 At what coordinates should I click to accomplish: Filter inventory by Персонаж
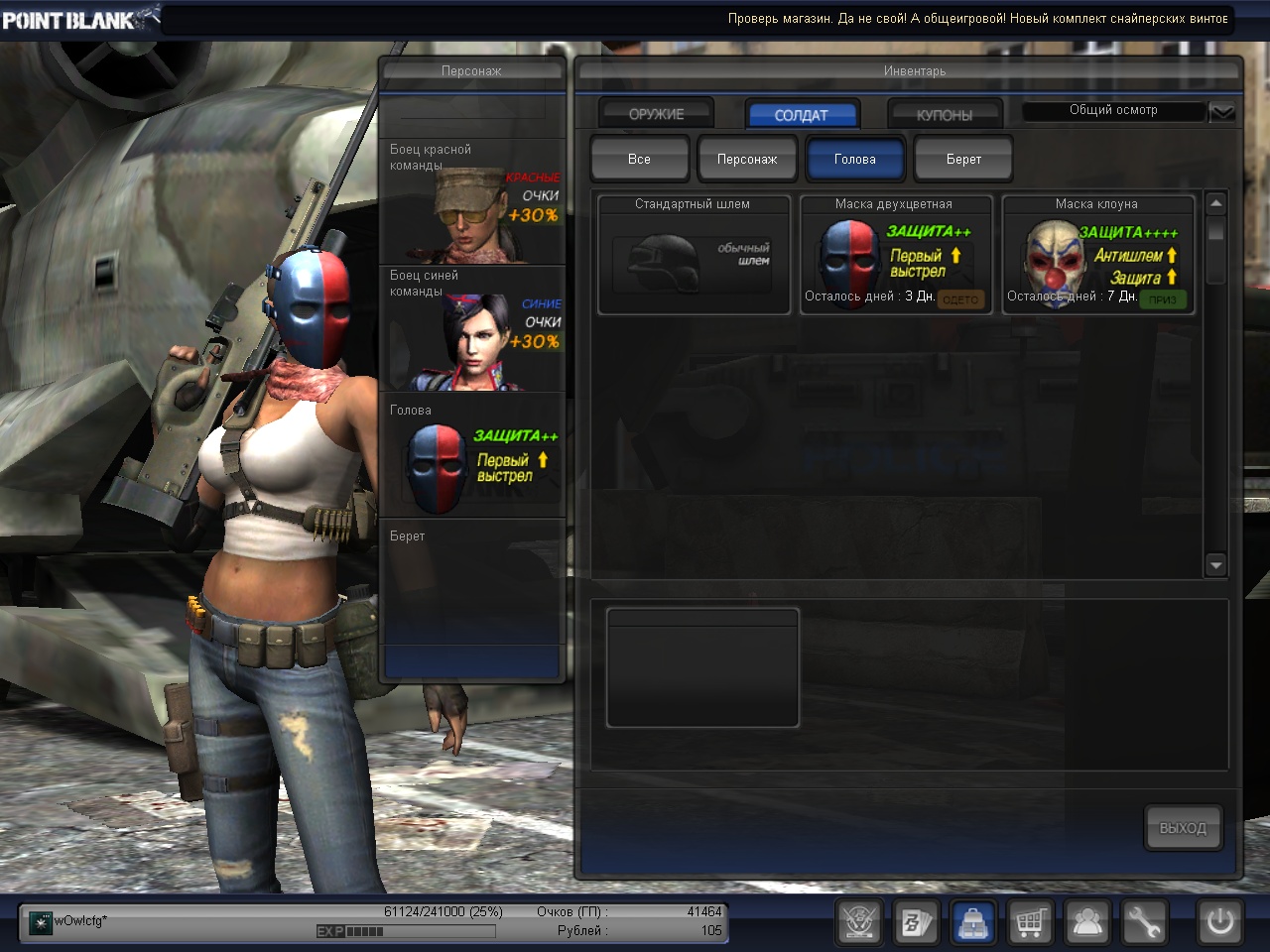[x=747, y=159]
